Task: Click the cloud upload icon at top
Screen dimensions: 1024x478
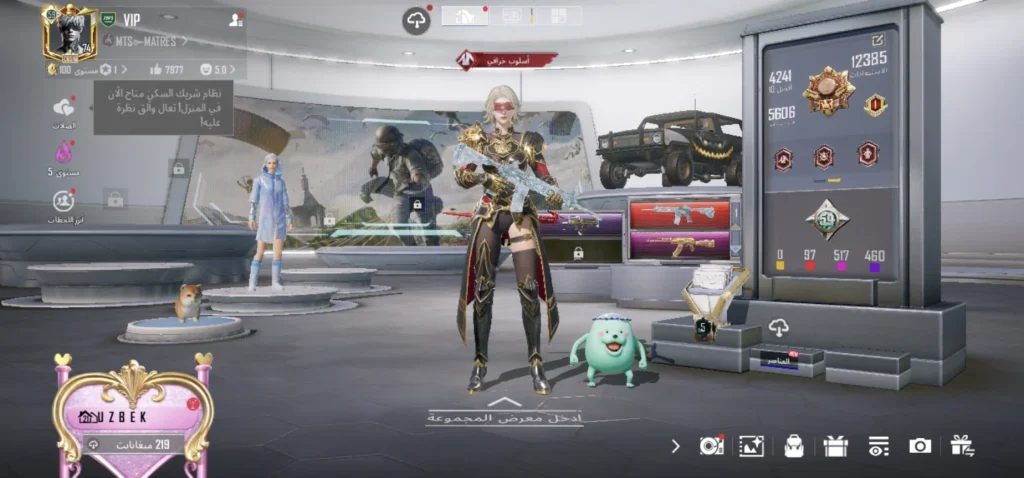Action: coord(416,20)
